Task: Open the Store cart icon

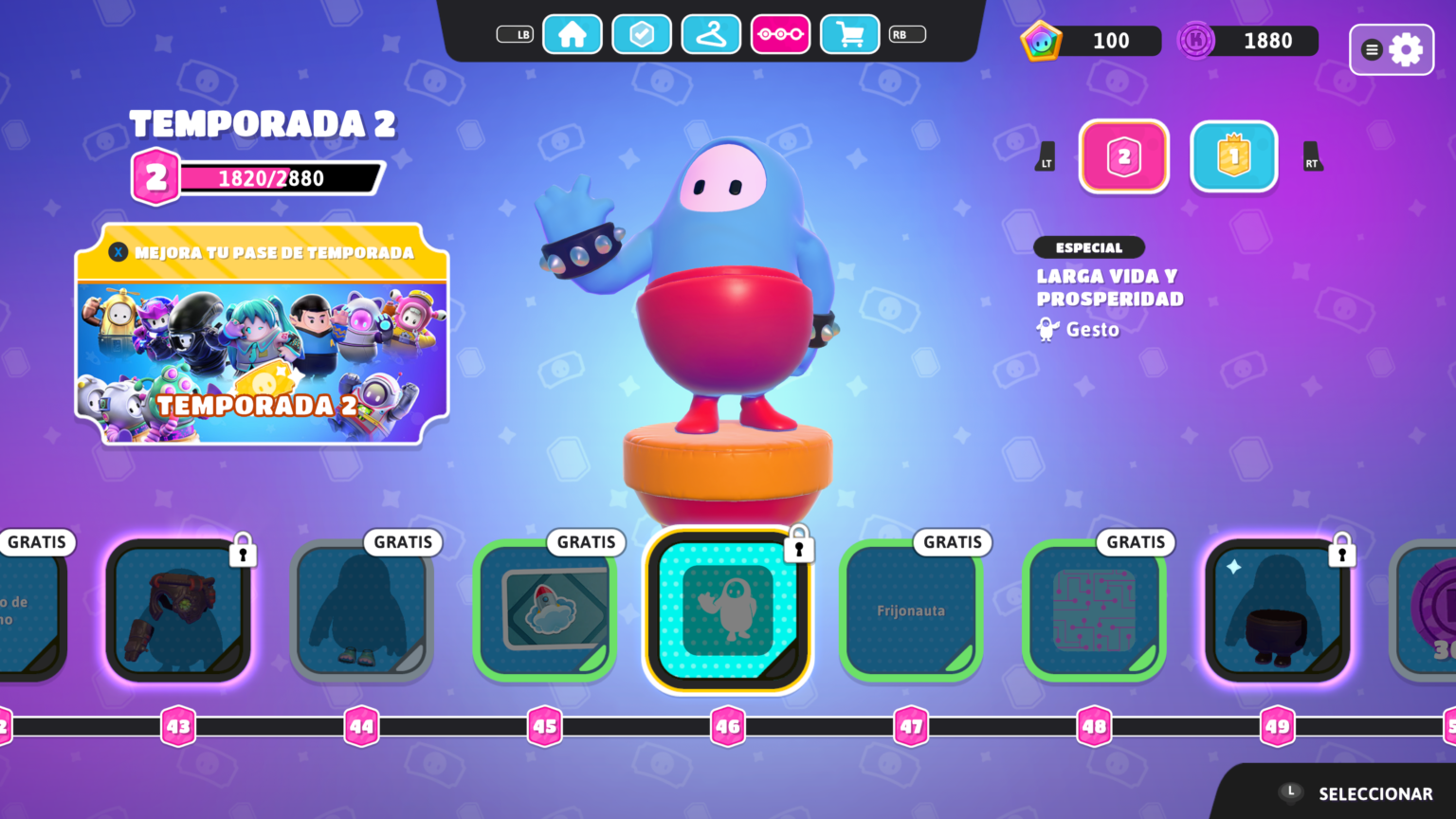Action: (849, 33)
